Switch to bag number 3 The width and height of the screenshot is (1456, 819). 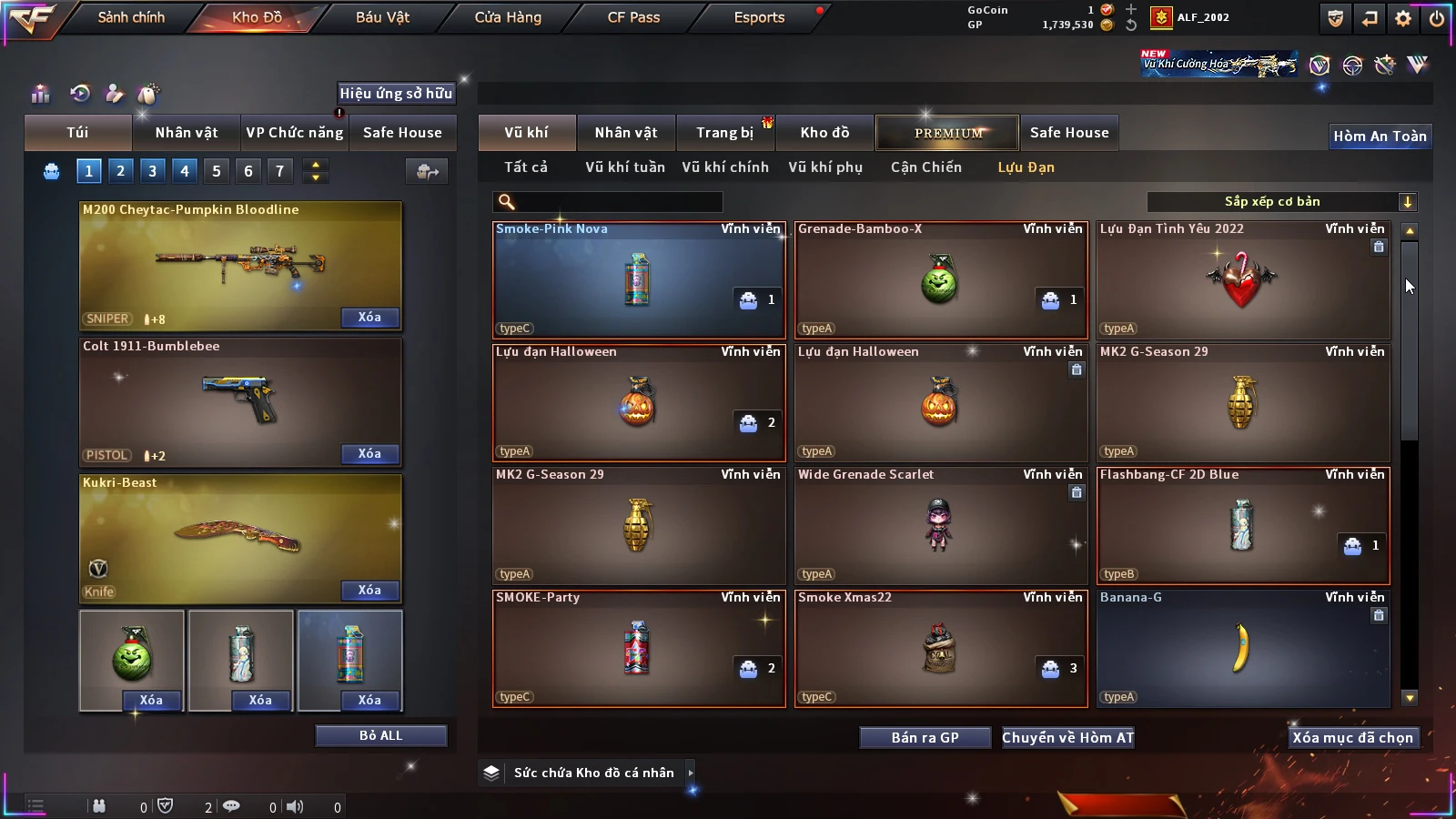(152, 171)
